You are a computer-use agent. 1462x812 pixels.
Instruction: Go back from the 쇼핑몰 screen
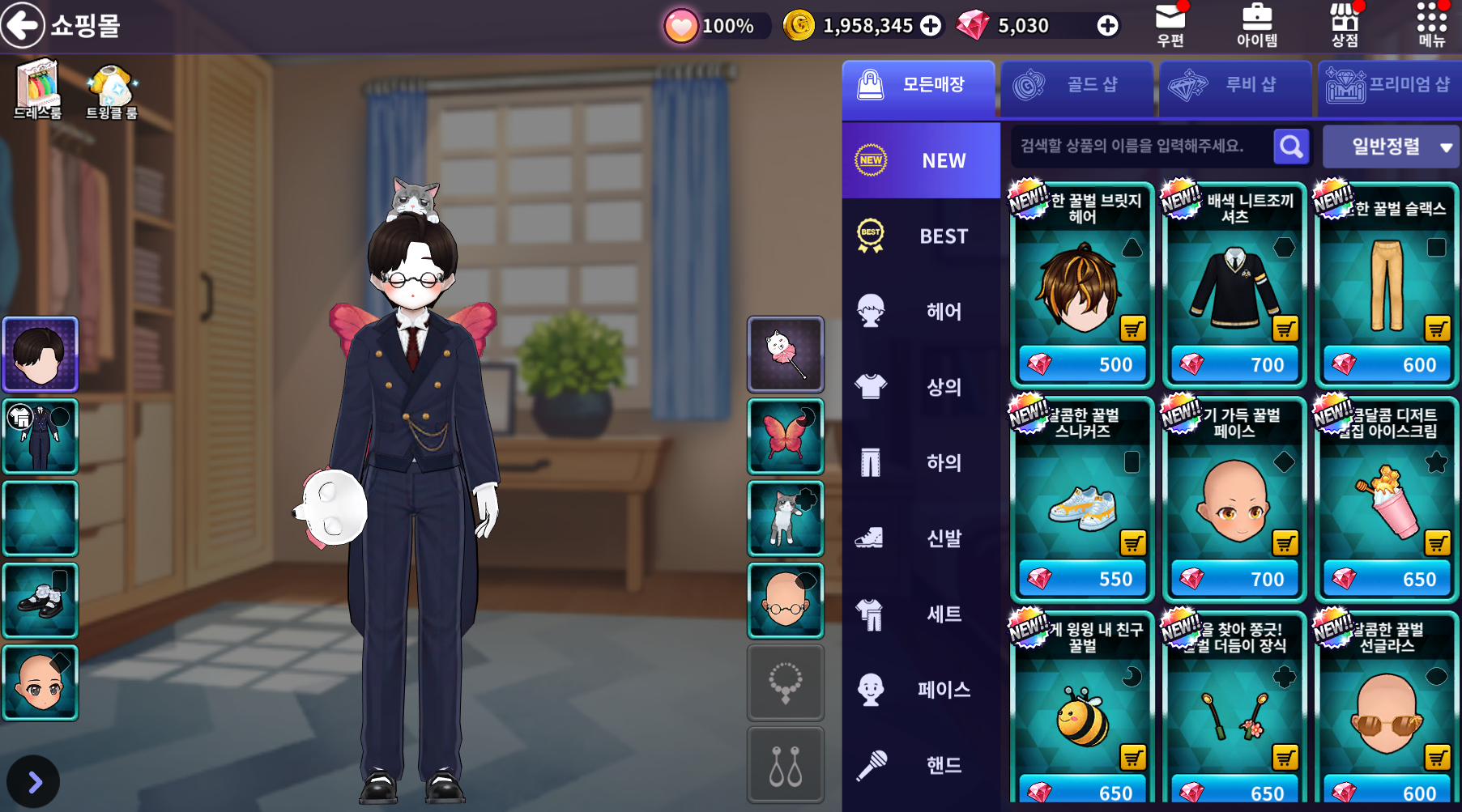(x=23, y=25)
